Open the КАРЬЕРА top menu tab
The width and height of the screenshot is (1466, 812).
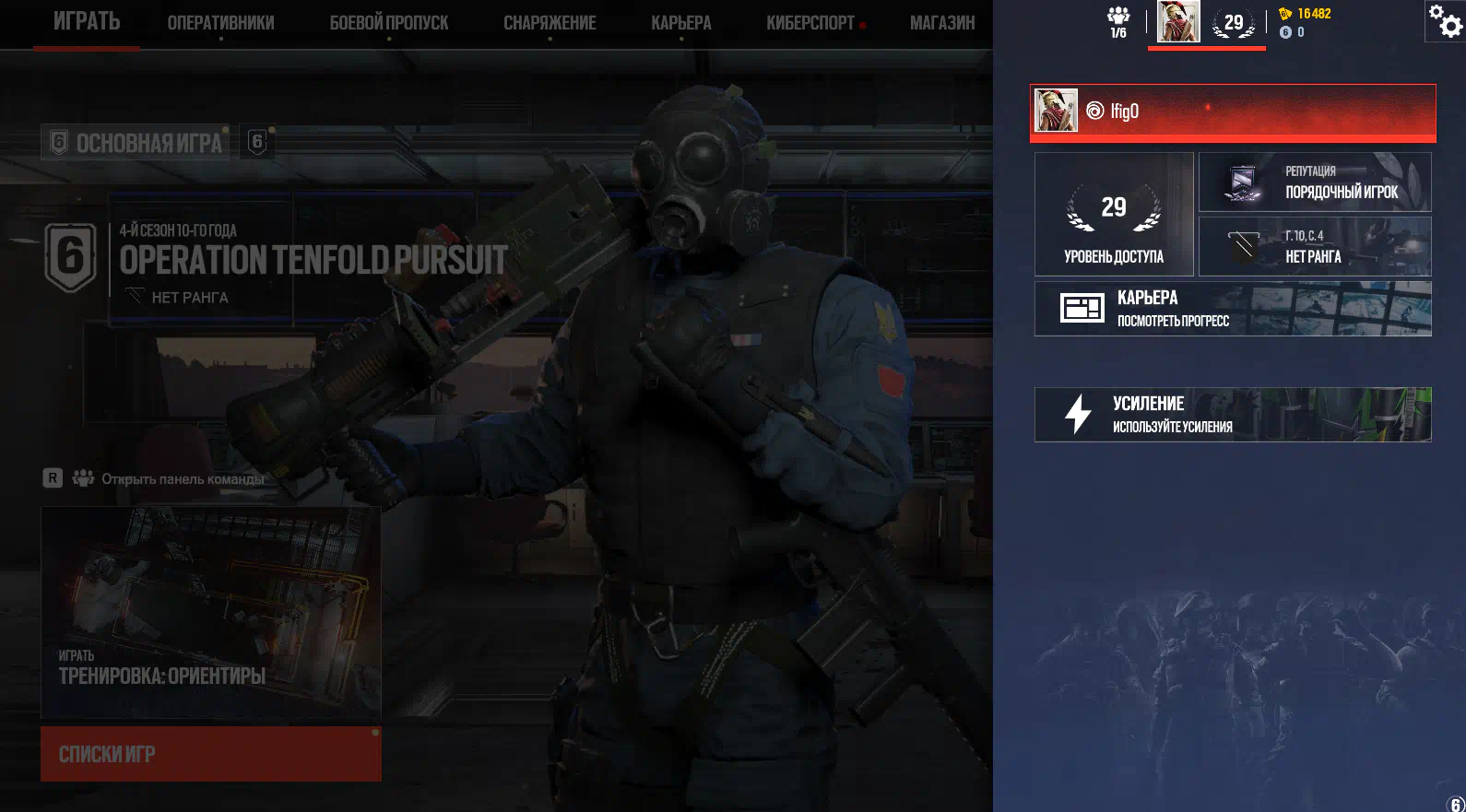[x=681, y=23]
